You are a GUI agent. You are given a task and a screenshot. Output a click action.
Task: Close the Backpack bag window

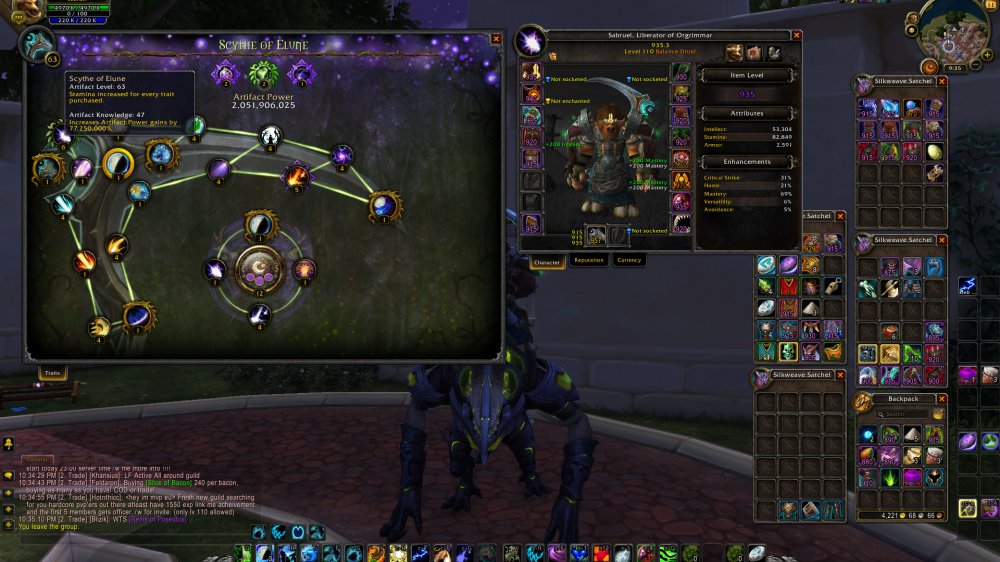[943, 398]
